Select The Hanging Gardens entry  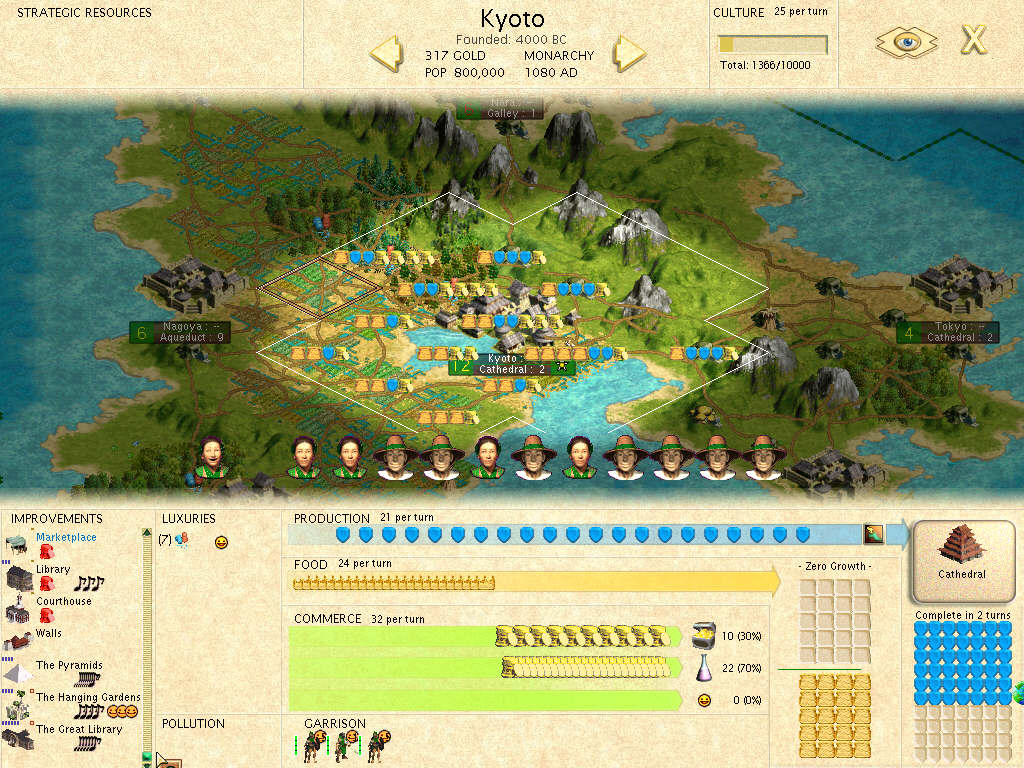(x=88, y=697)
